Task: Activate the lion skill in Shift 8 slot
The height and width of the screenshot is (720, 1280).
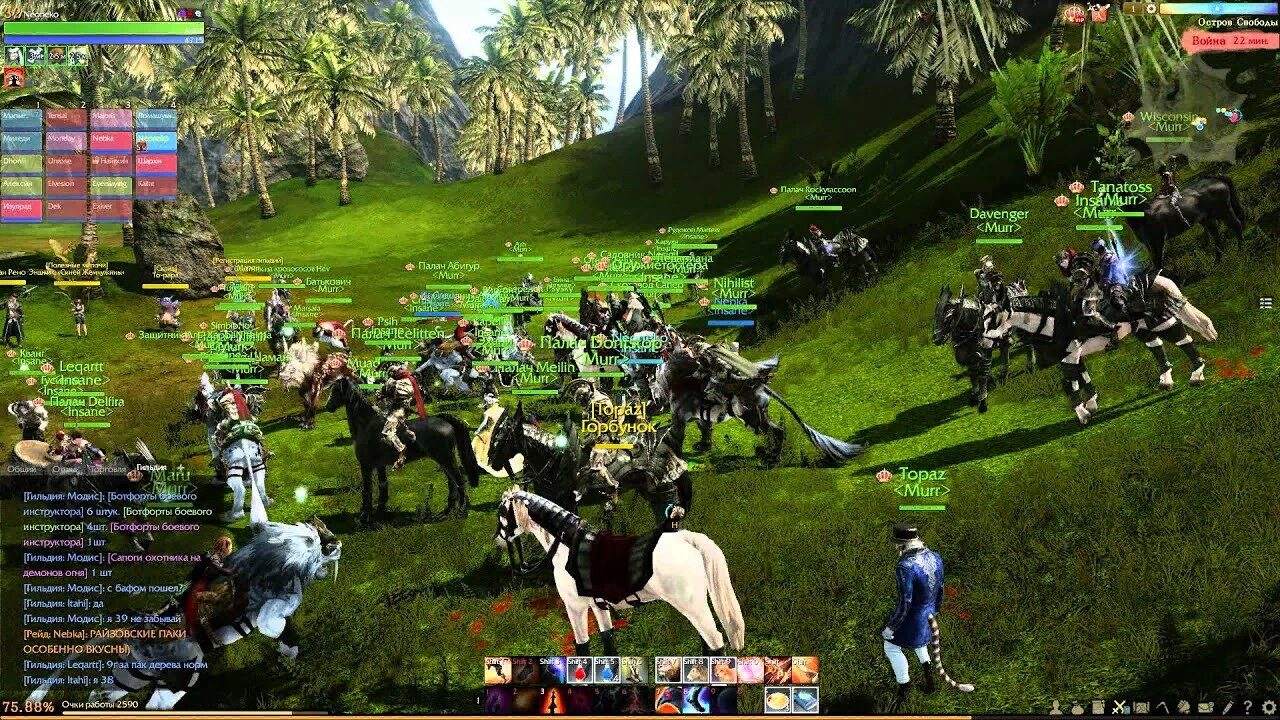Action: pos(693,671)
